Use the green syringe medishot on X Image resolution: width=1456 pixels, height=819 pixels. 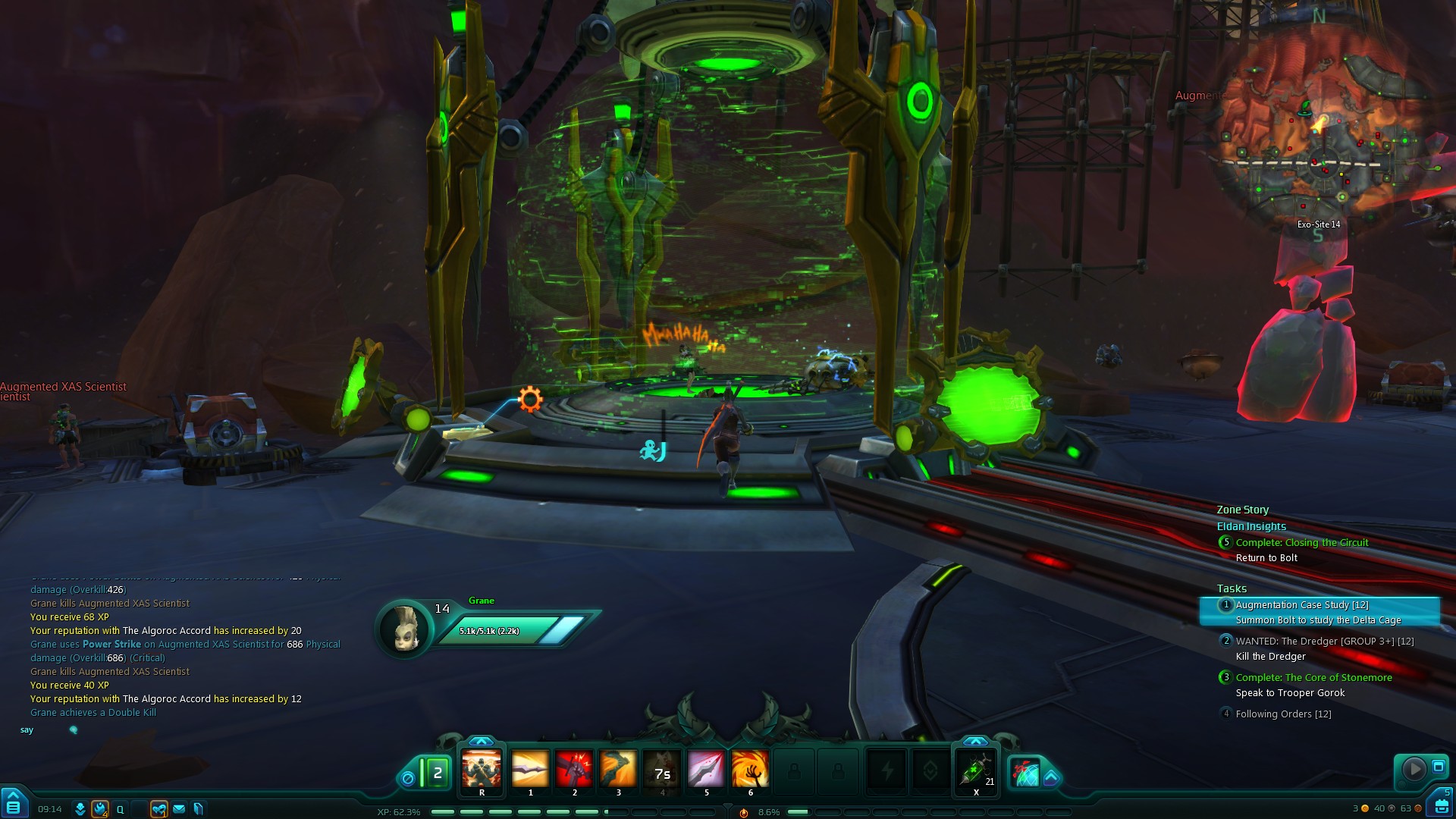point(976,770)
